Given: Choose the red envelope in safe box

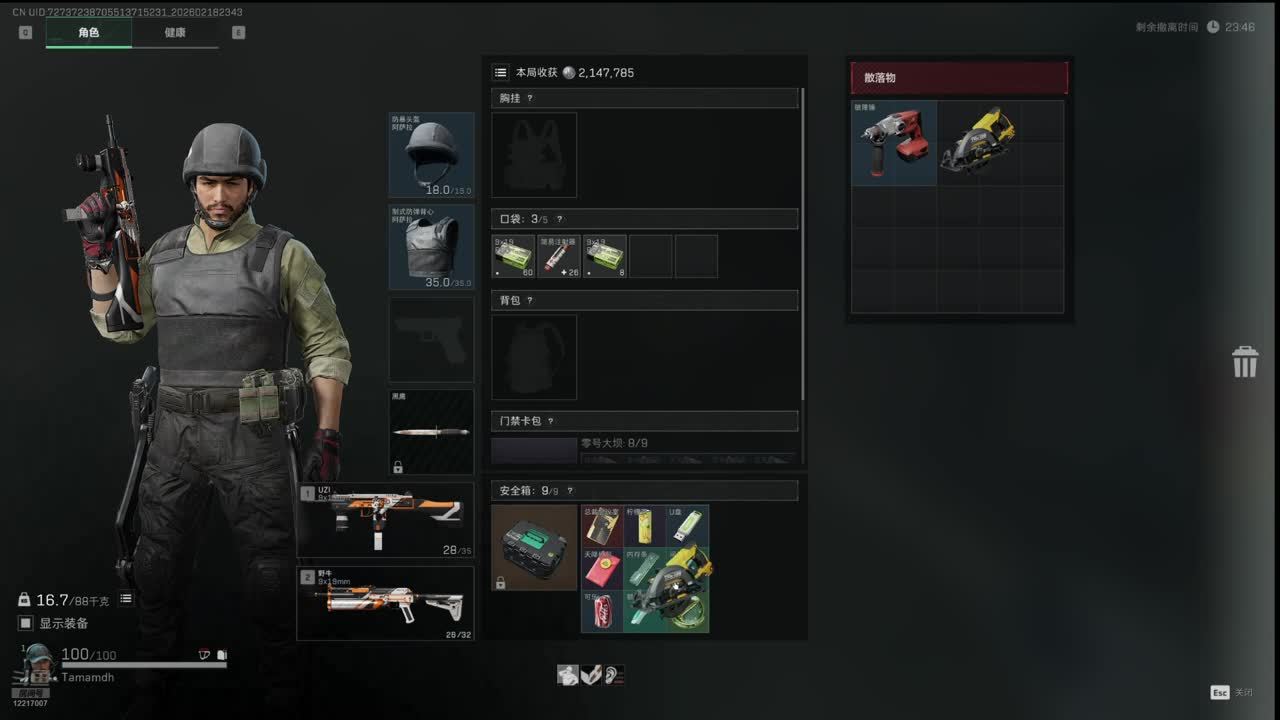Looking at the screenshot, I should 602,568.
